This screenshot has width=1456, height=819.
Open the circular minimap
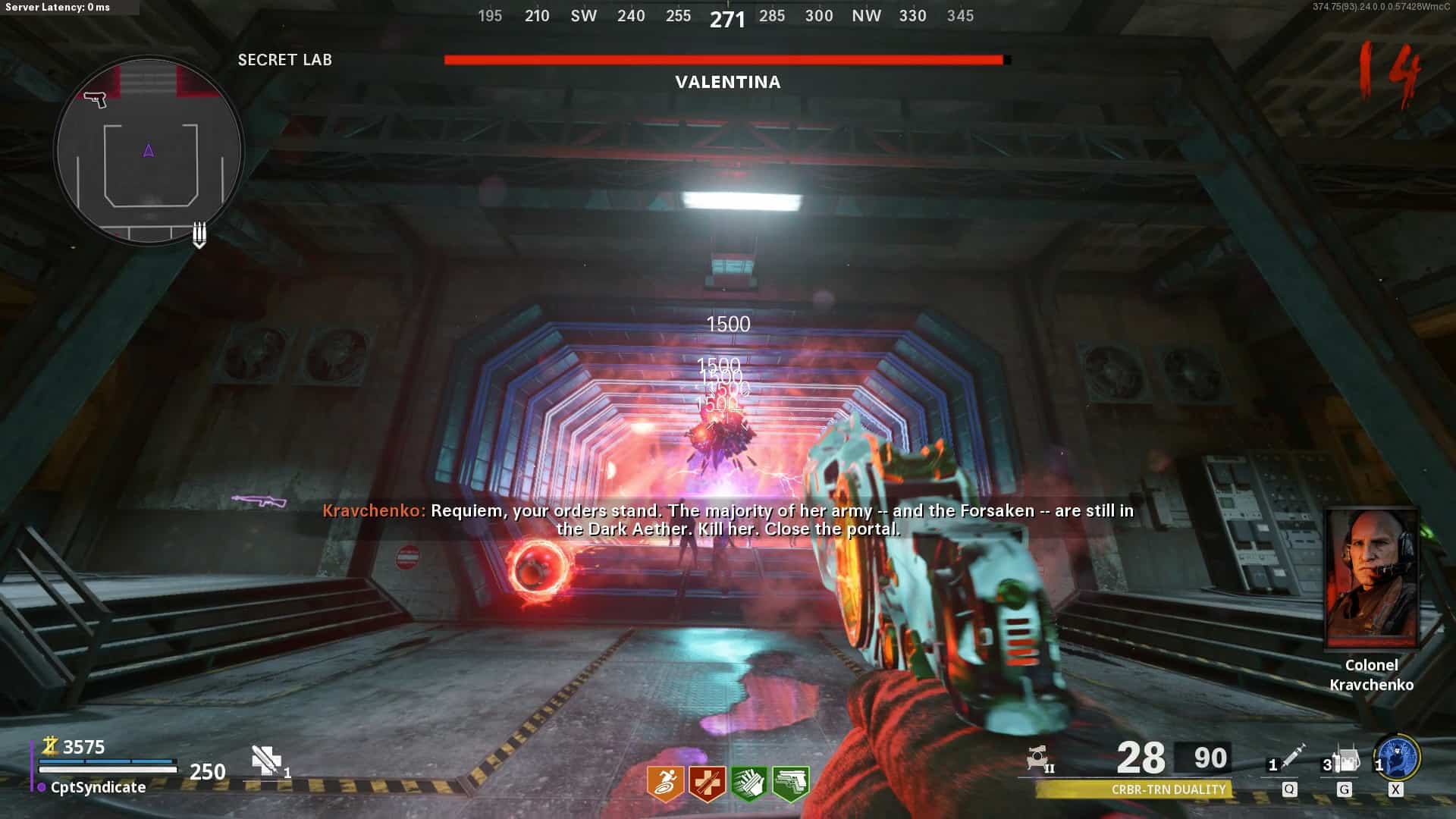tap(149, 151)
